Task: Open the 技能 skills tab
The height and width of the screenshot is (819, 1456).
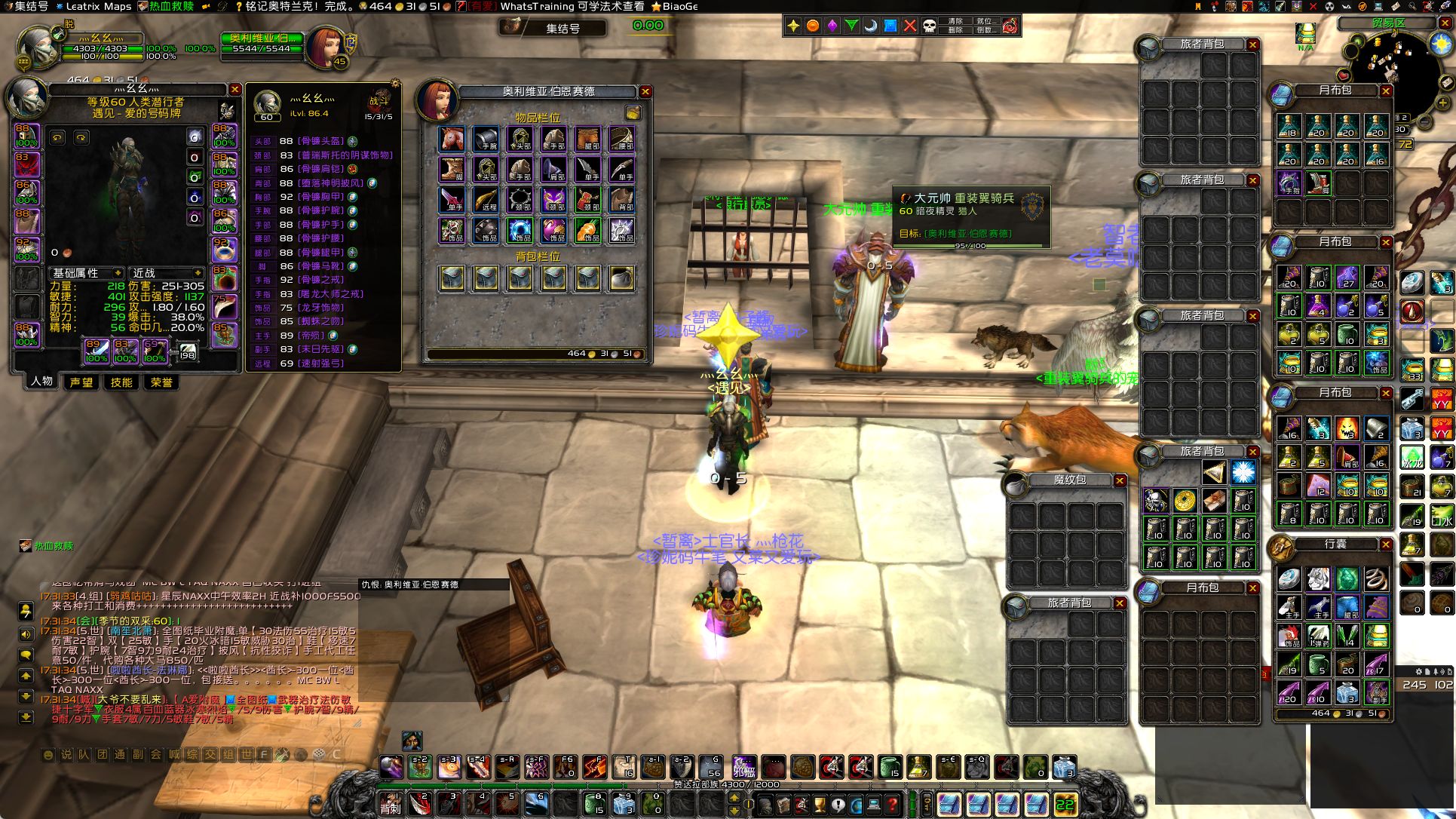Action: [x=121, y=382]
